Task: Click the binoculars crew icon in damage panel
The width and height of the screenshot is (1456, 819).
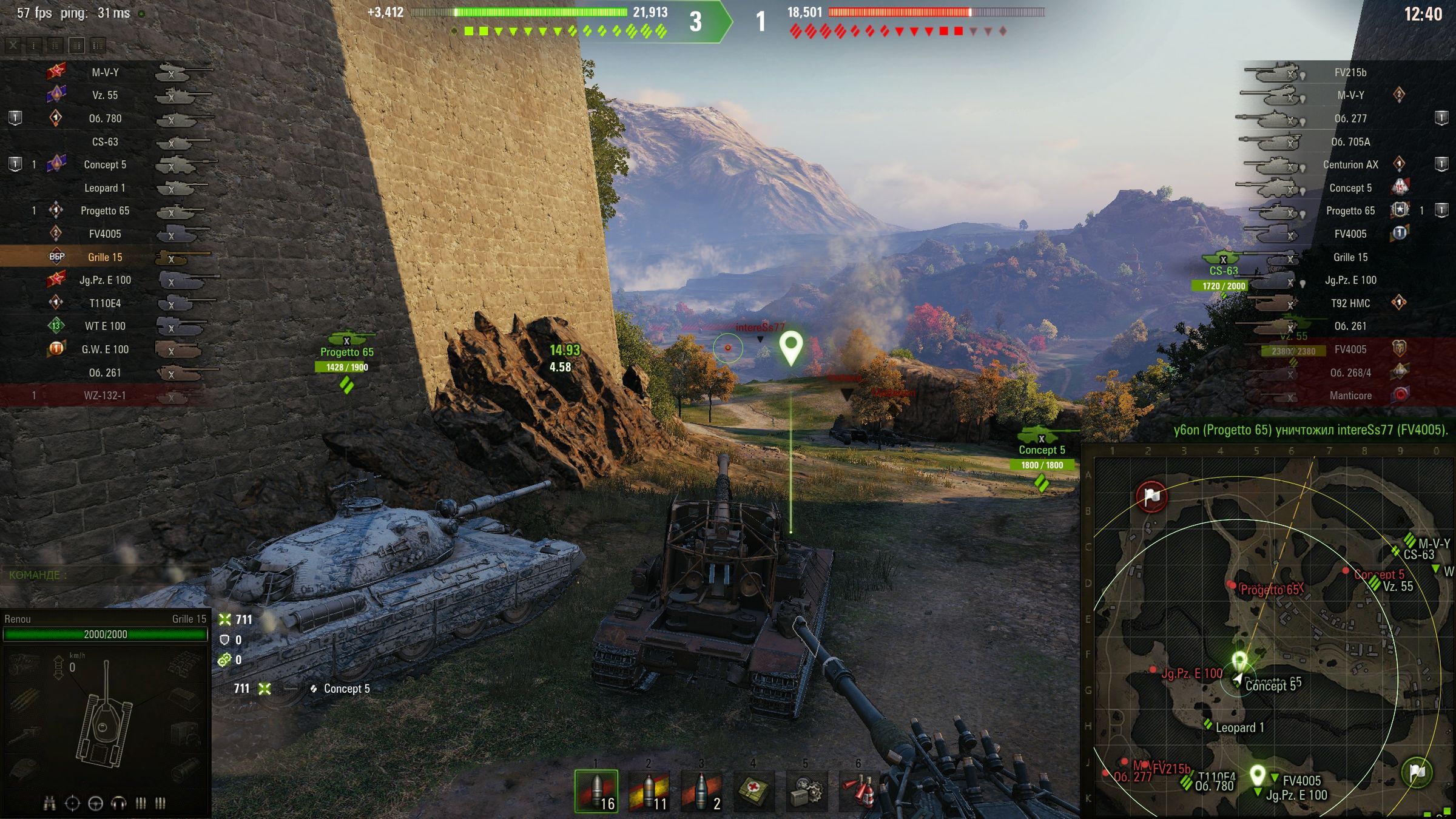Action: click(50, 804)
